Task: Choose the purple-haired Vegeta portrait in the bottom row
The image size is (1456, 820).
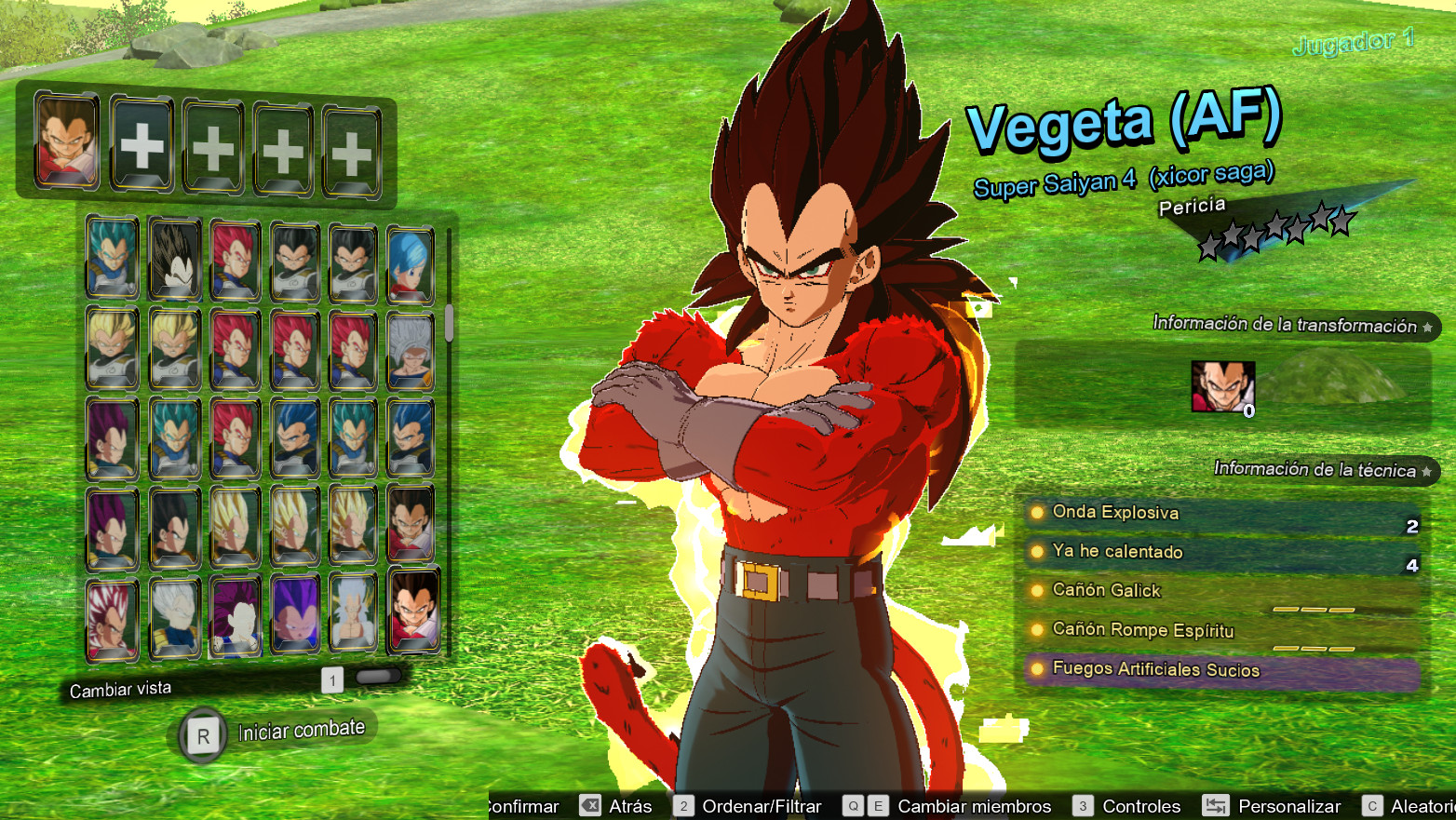Action: tap(295, 615)
